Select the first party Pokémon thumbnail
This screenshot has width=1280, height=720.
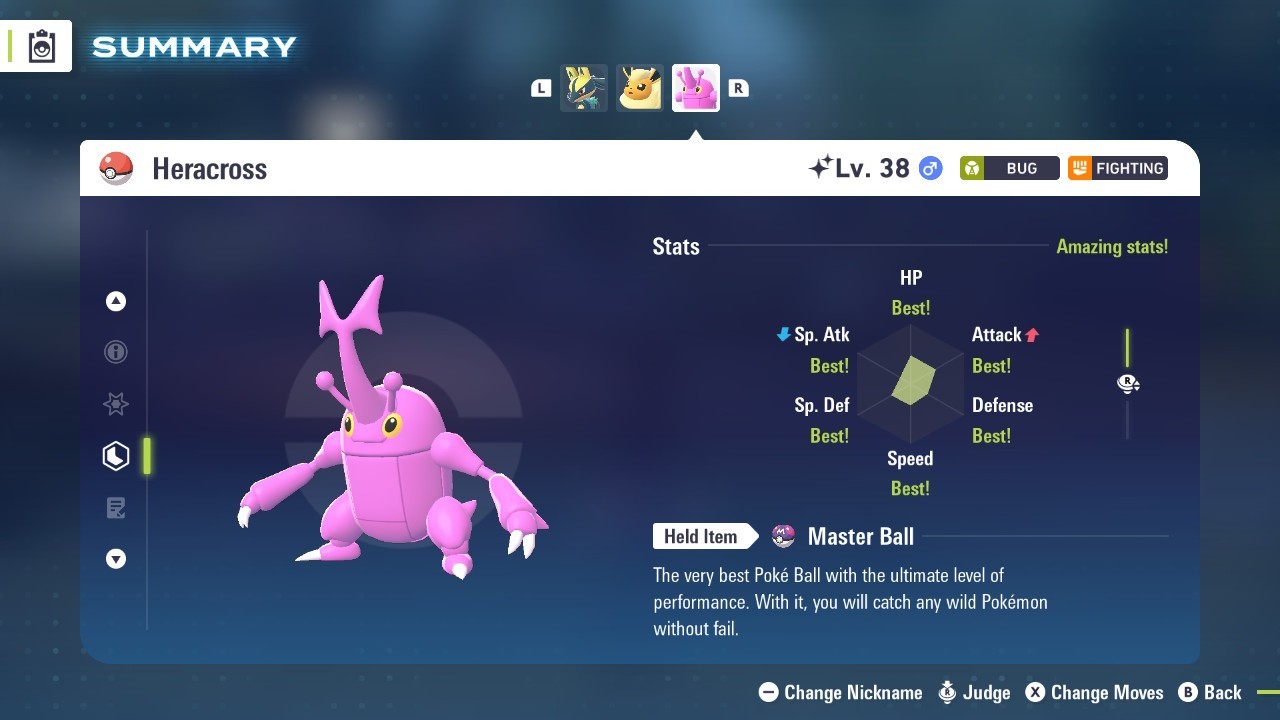point(584,88)
